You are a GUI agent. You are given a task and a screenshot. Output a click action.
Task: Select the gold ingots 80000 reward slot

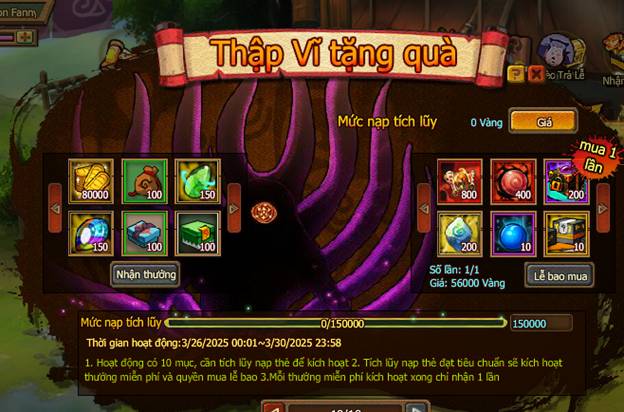coord(87,180)
